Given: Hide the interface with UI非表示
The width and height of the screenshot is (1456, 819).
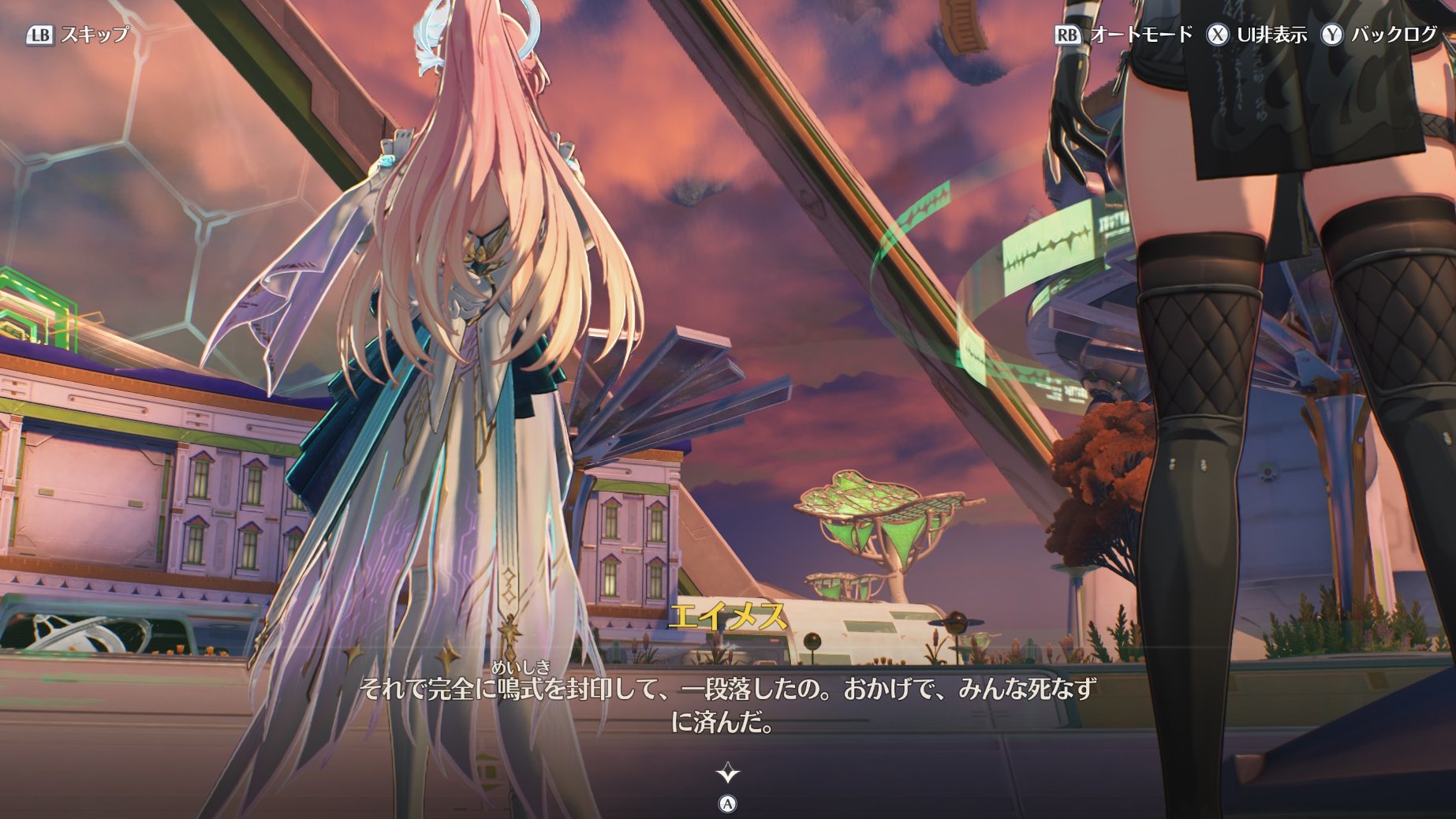Looking at the screenshot, I should click(x=1256, y=35).
